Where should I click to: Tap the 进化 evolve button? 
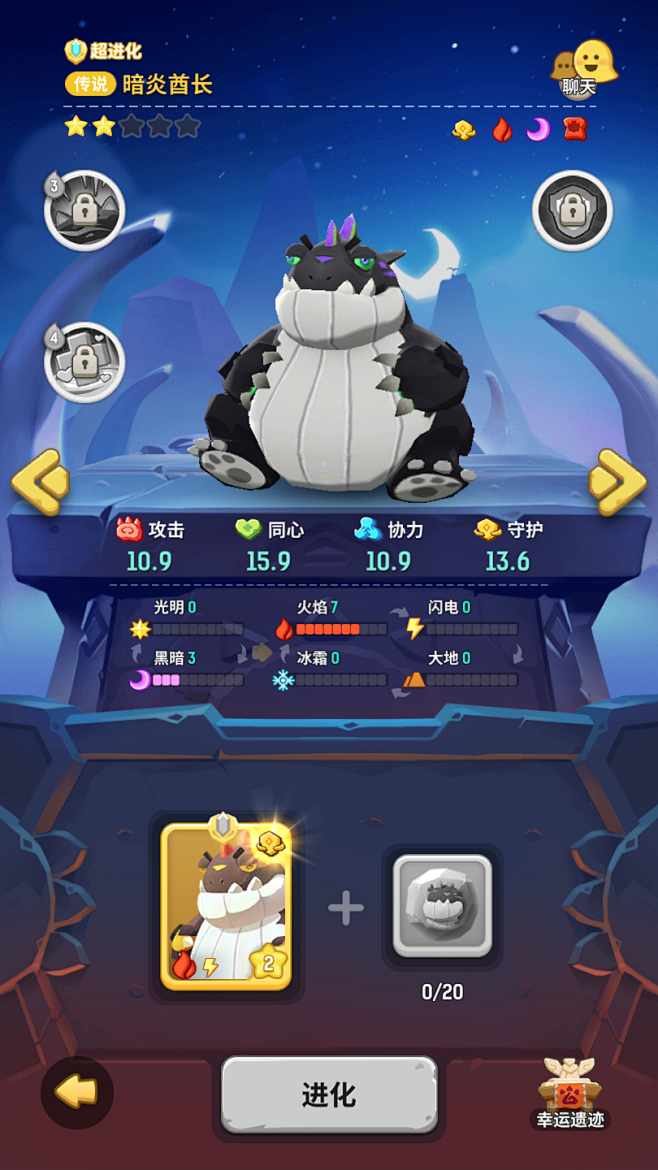(x=329, y=1095)
